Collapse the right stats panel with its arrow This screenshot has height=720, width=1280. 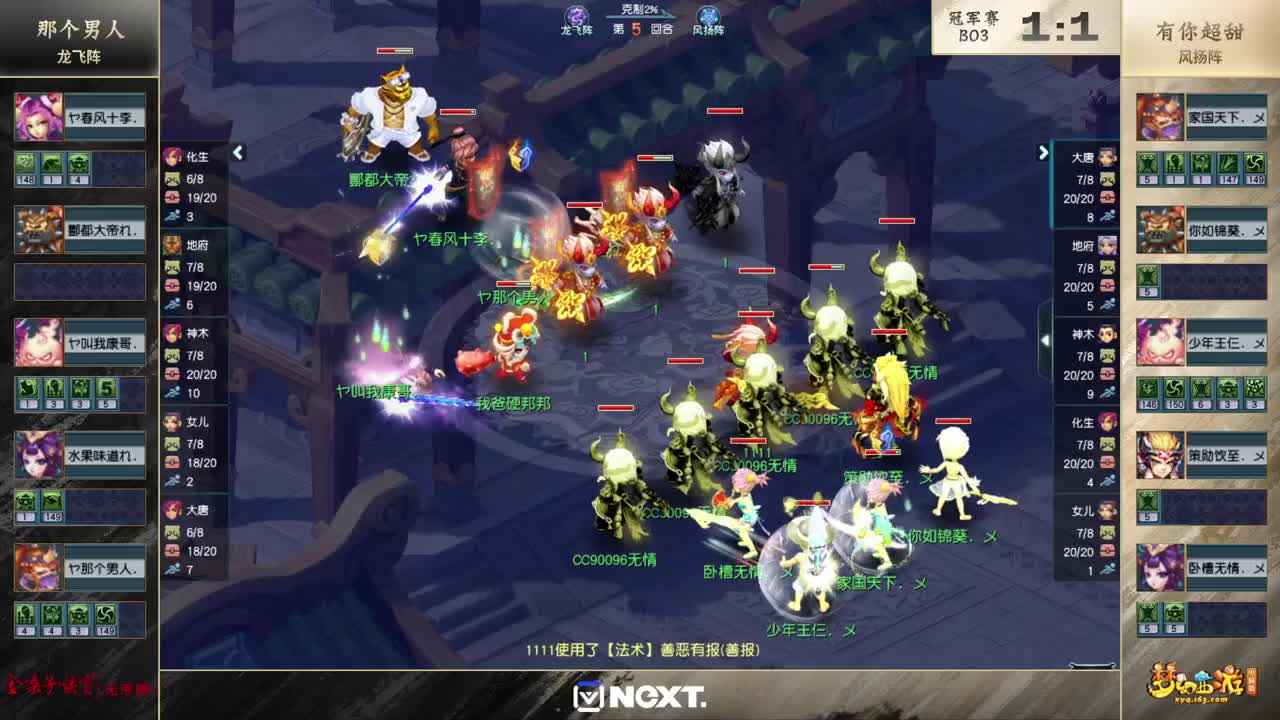(1042, 152)
